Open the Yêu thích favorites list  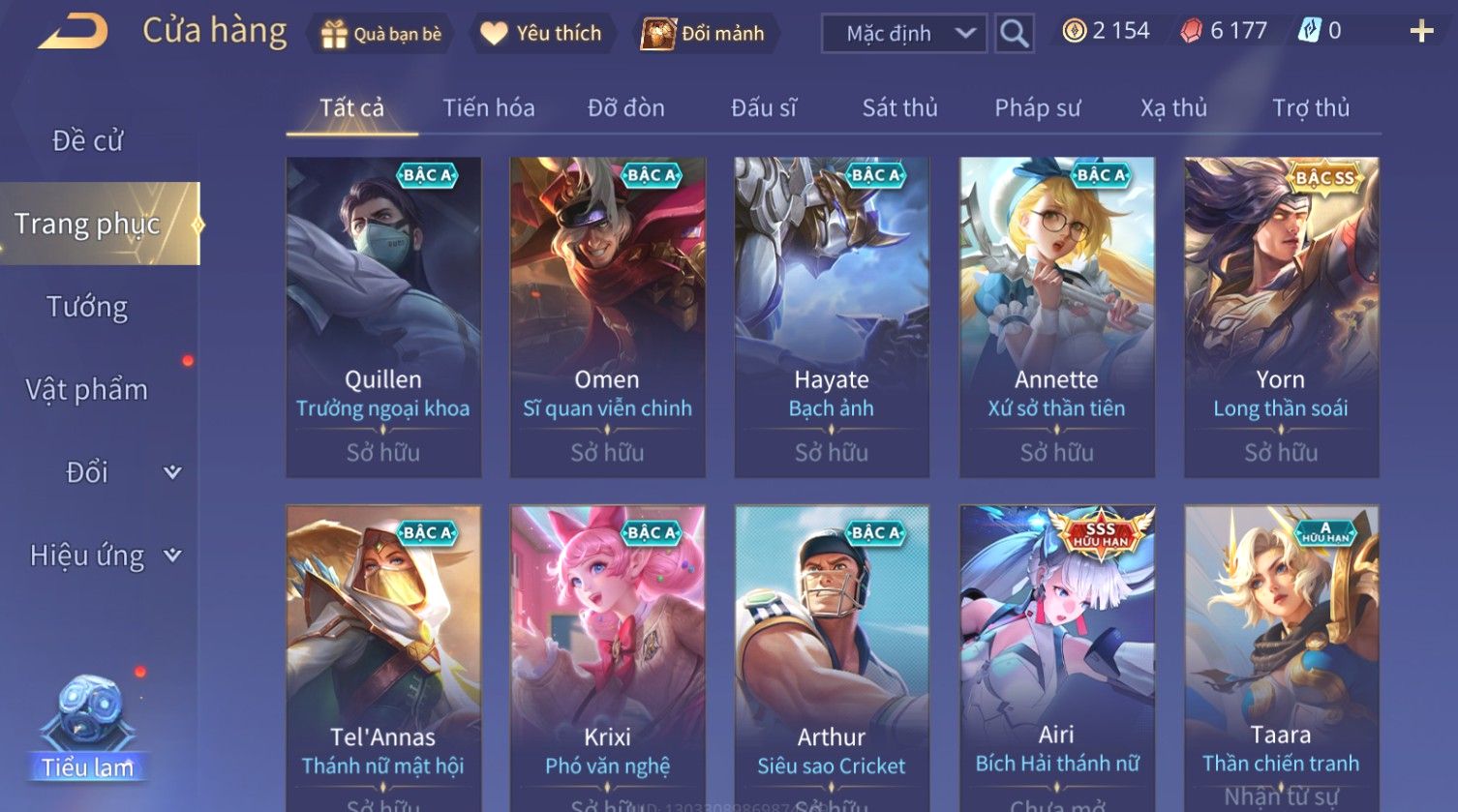tap(541, 34)
